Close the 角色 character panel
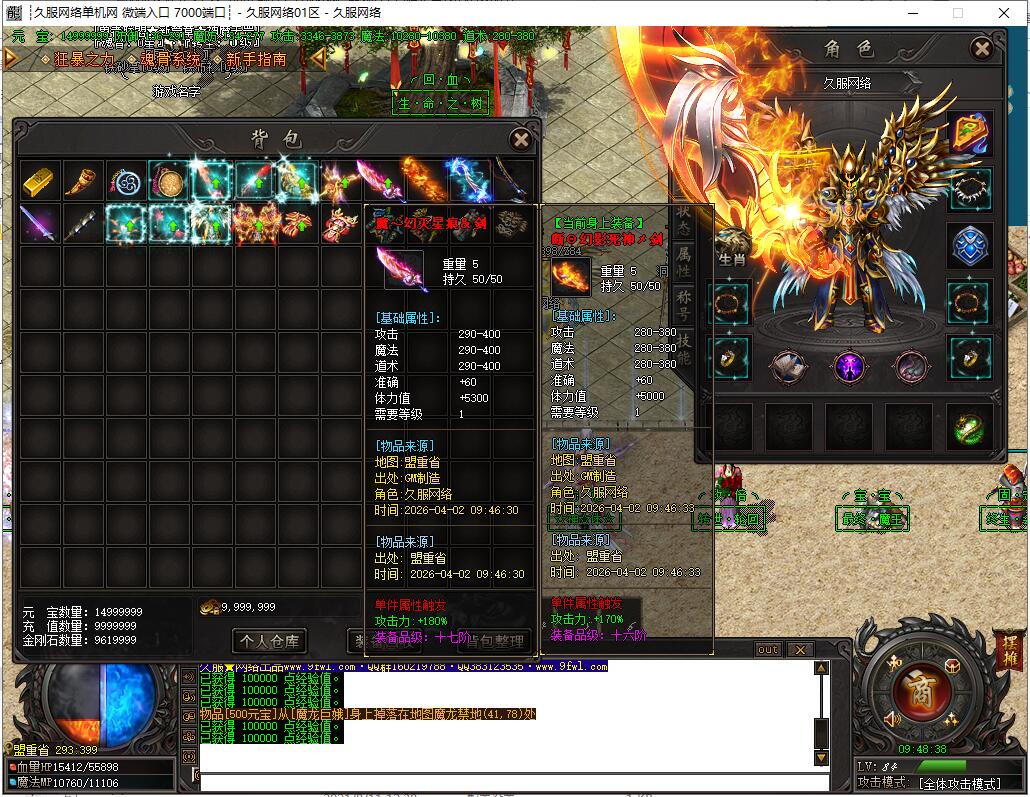 click(982, 48)
